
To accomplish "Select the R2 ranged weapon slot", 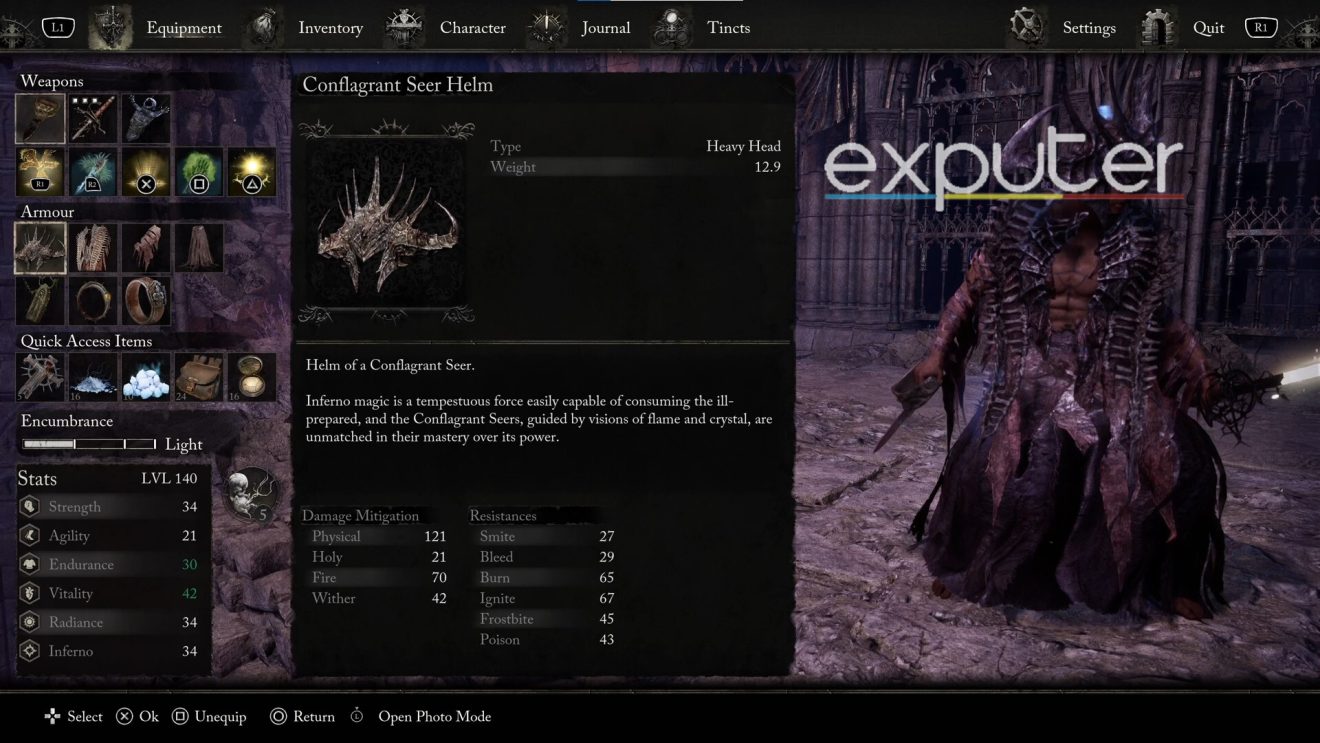I will (93, 171).
